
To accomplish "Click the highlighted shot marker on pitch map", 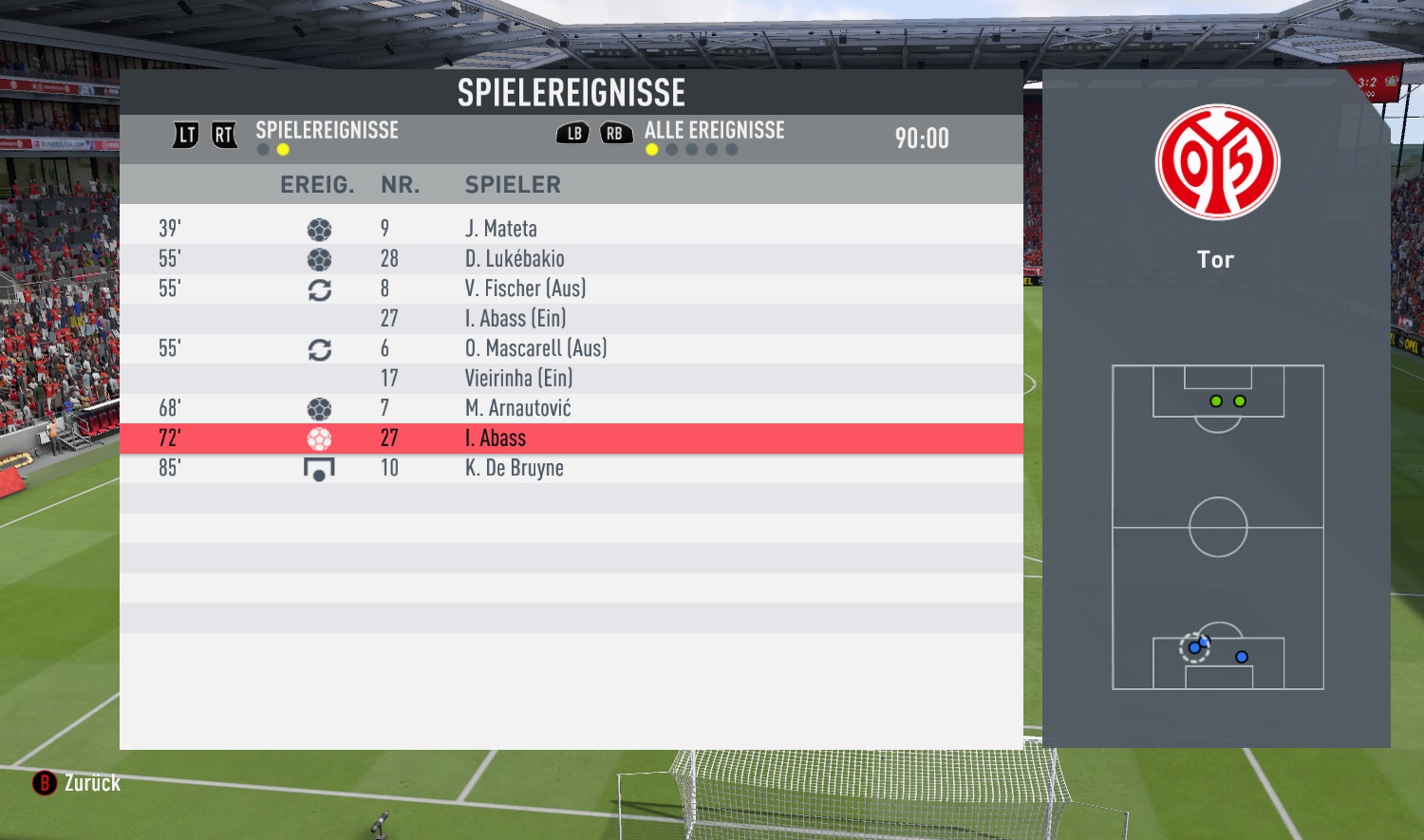I will [1194, 648].
